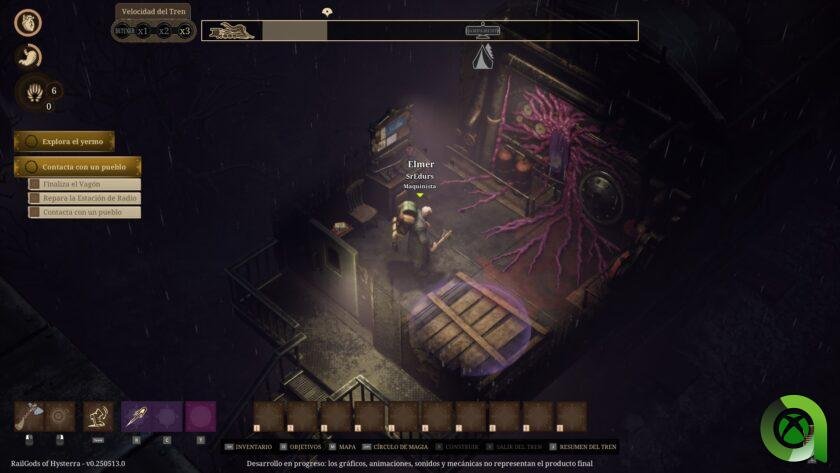The image size is (840, 473).
Task: Click the anatomical heart health icon
Action: [28, 24]
